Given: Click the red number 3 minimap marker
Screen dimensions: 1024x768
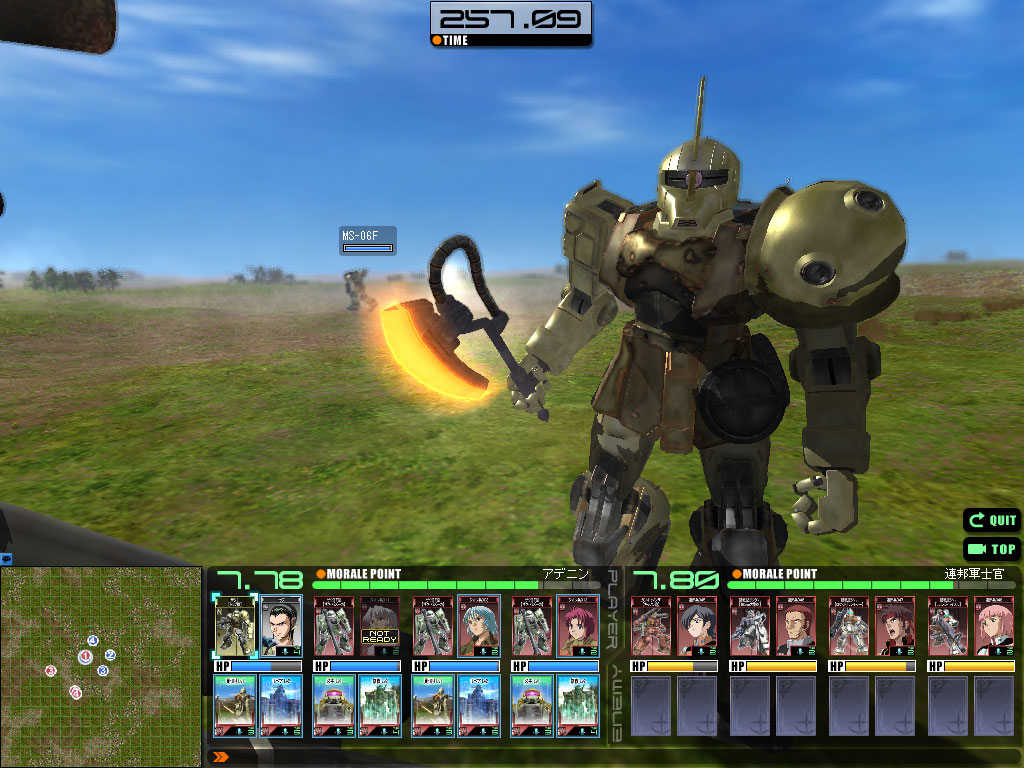Looking at the screenshot, I should click(x=50, y=671).
